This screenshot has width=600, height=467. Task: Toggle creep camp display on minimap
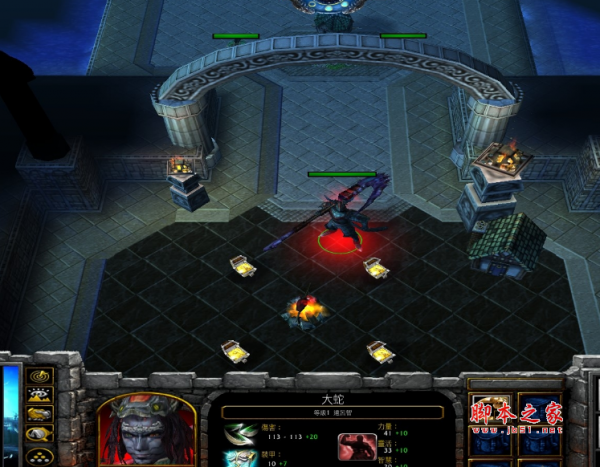tap(40, 434)
